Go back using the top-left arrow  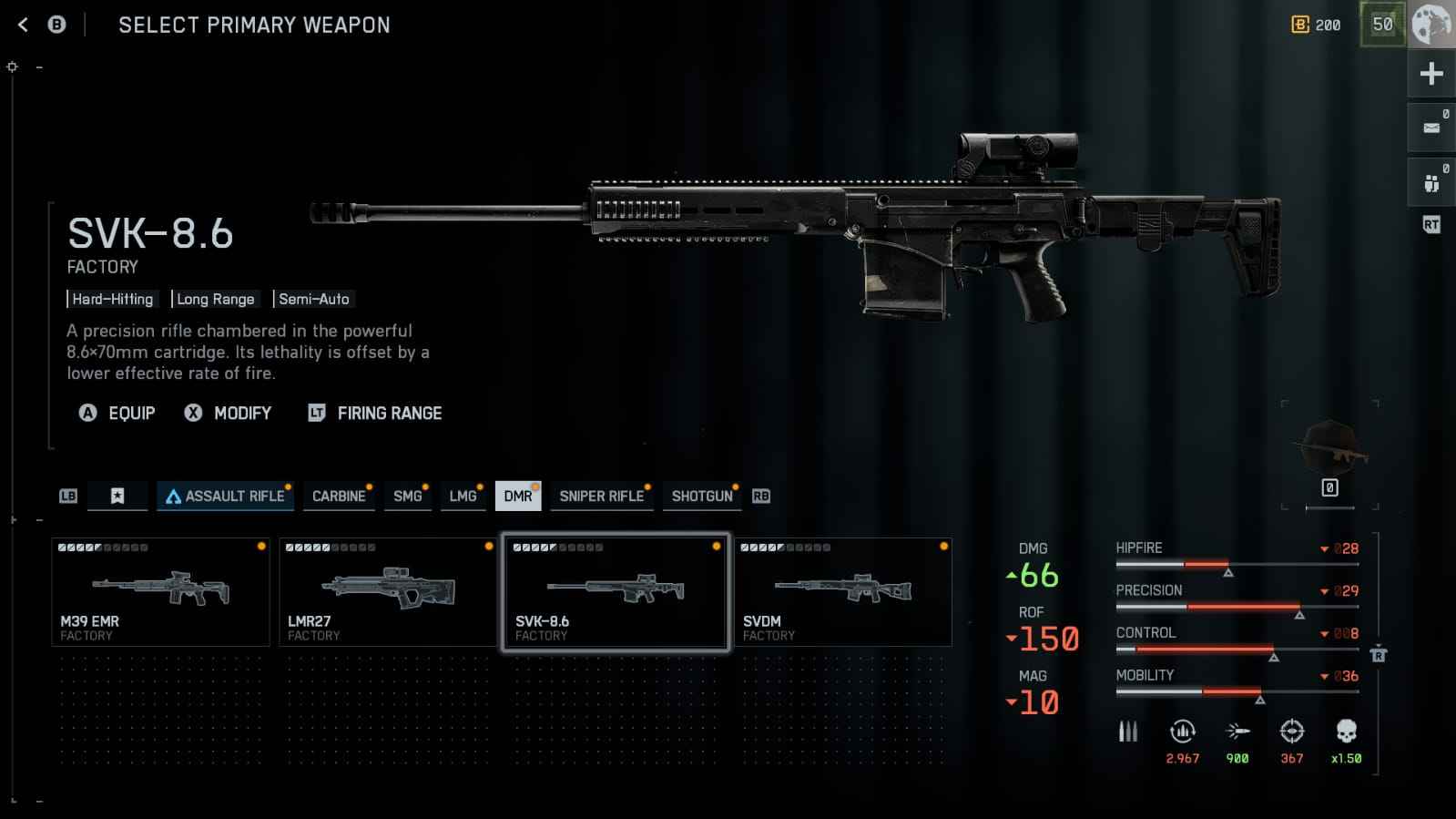coord(24,26)
